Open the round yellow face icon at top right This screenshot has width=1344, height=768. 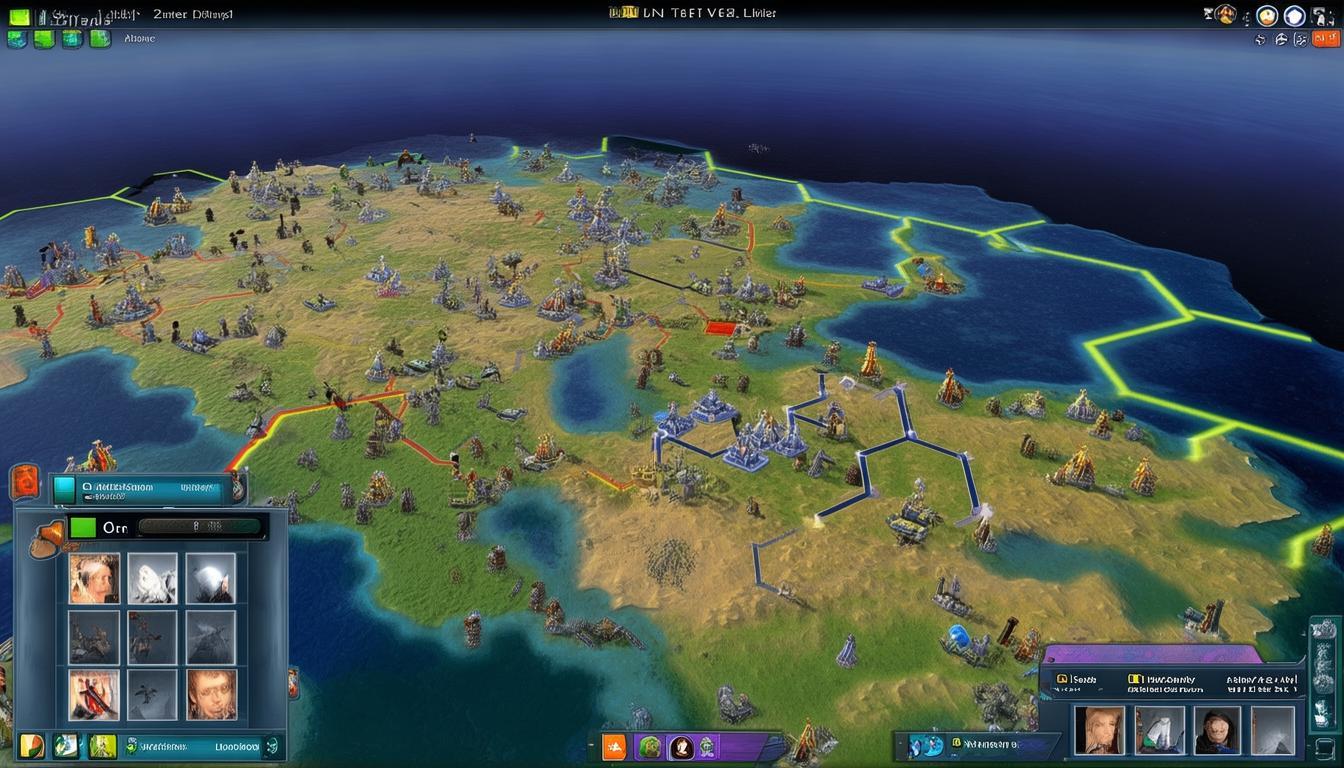1267,16
